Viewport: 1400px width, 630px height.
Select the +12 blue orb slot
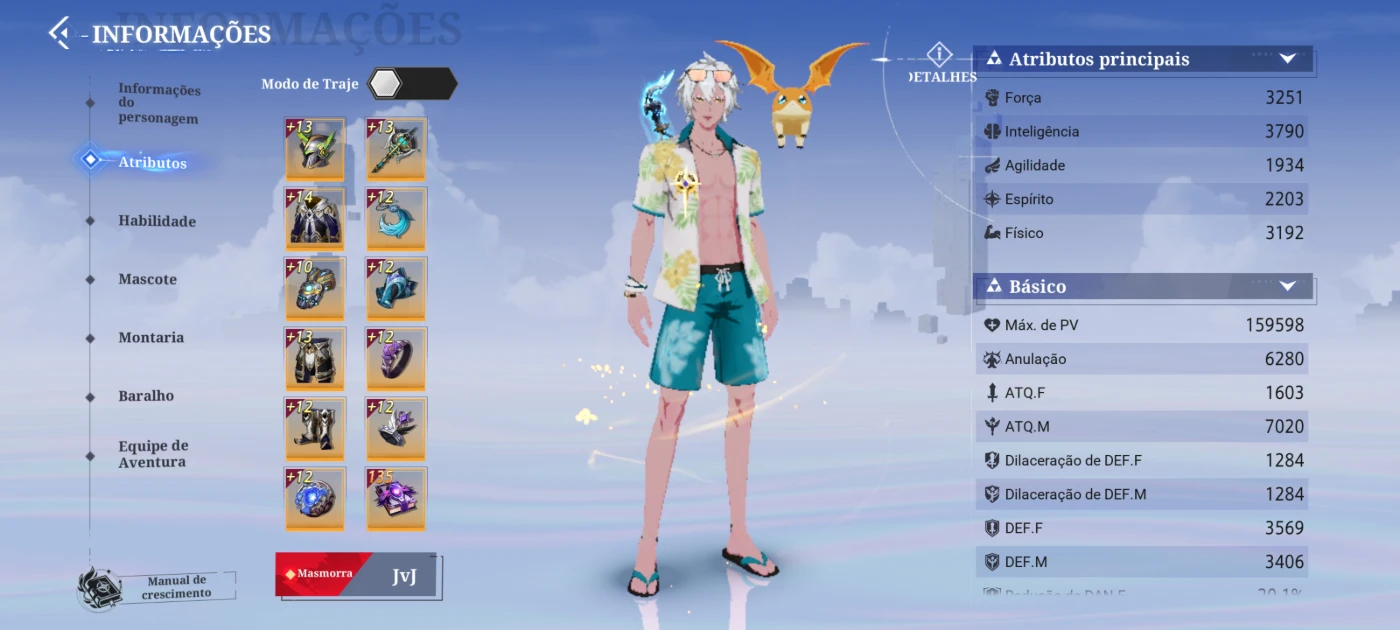[315, 498]
